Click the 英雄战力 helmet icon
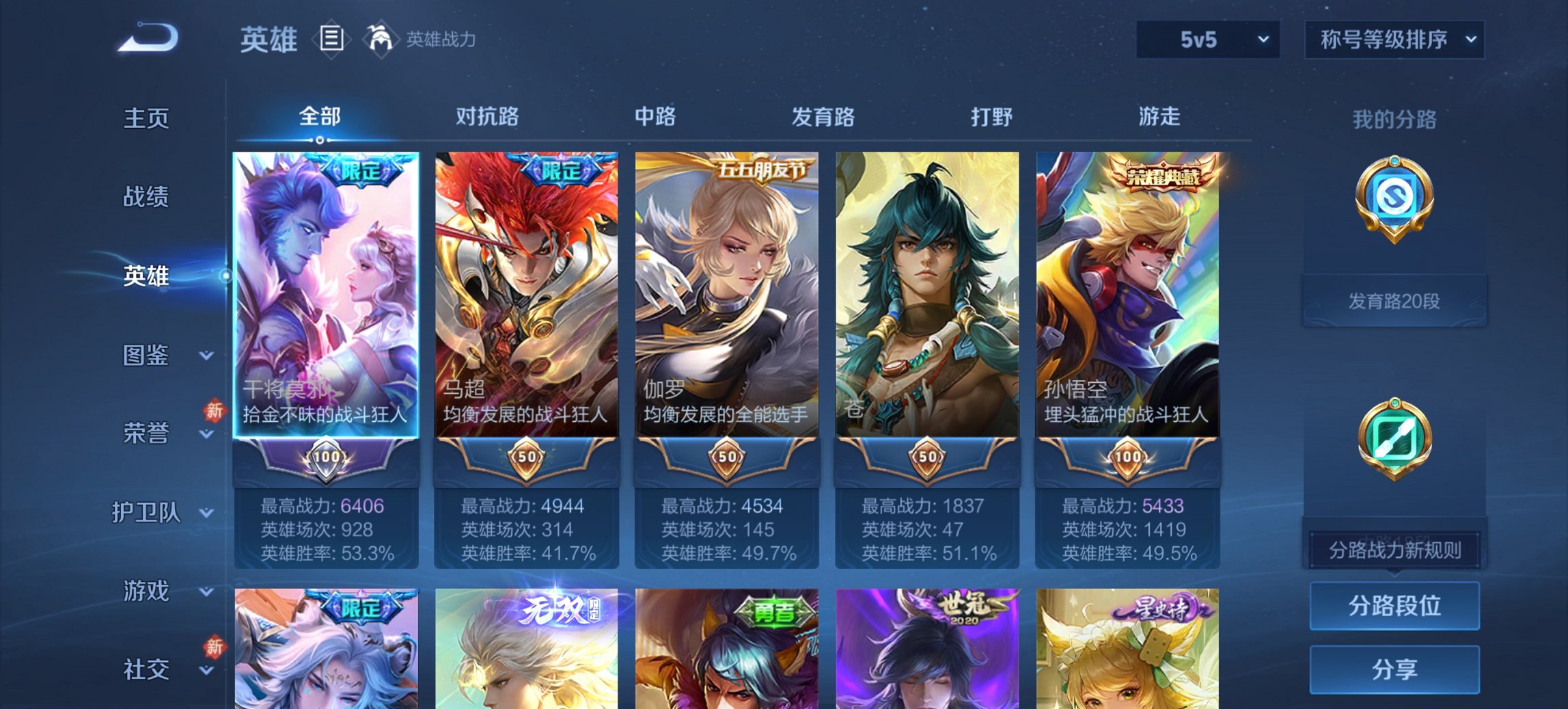The image size is (1568, 709). [x=381, y=38]
